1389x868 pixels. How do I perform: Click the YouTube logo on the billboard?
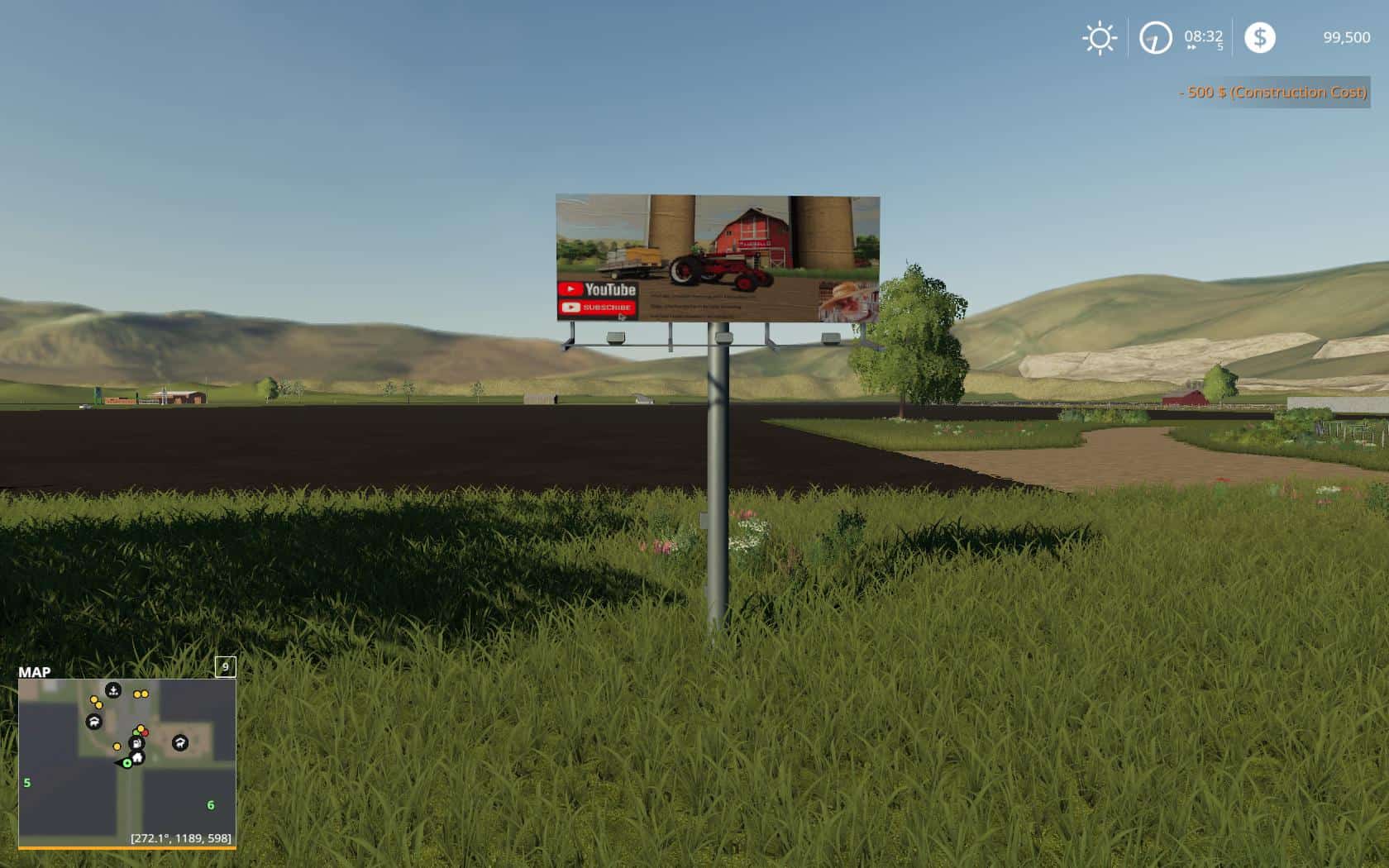(597, 289)
